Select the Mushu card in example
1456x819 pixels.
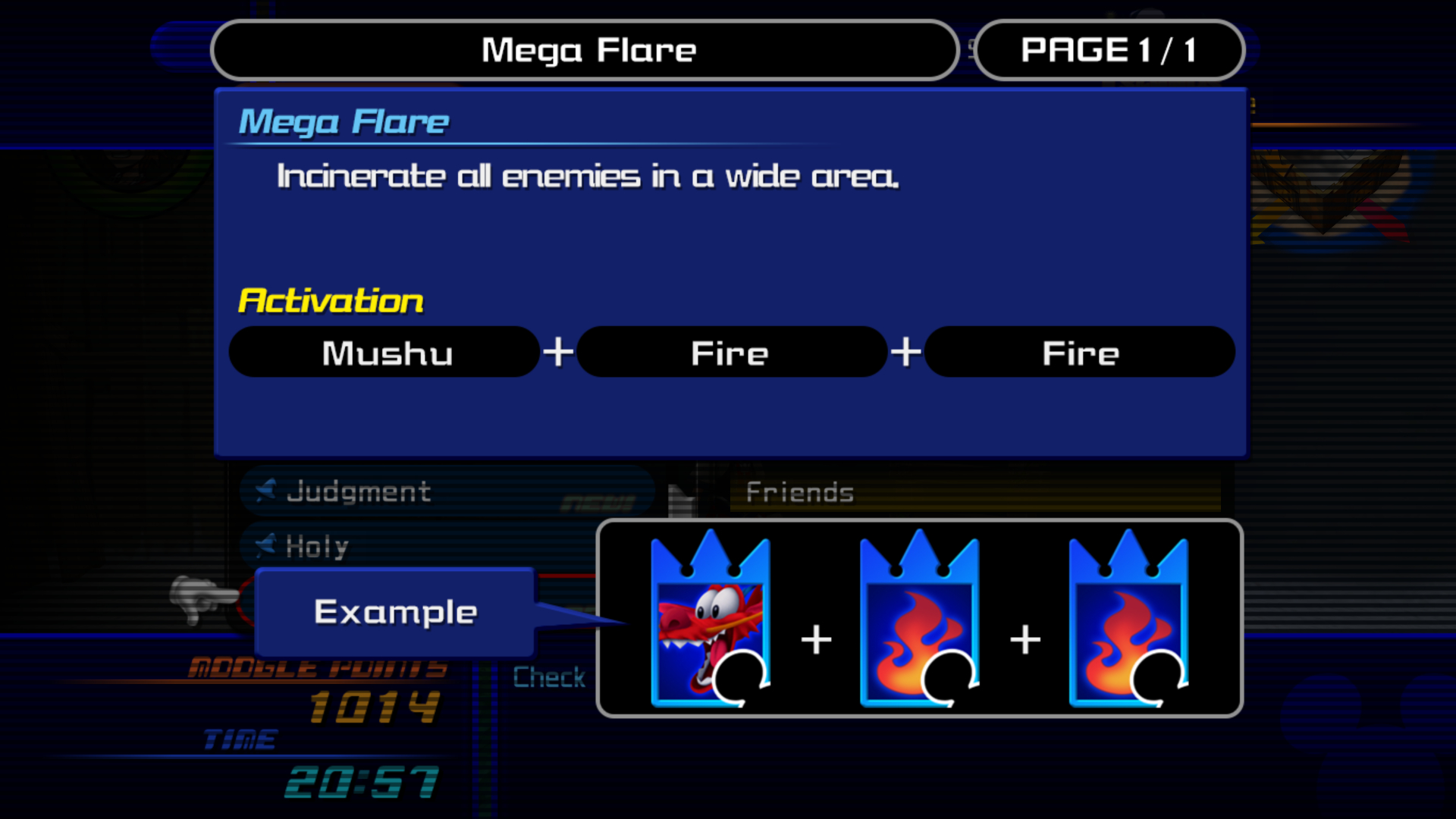[711, 620]
